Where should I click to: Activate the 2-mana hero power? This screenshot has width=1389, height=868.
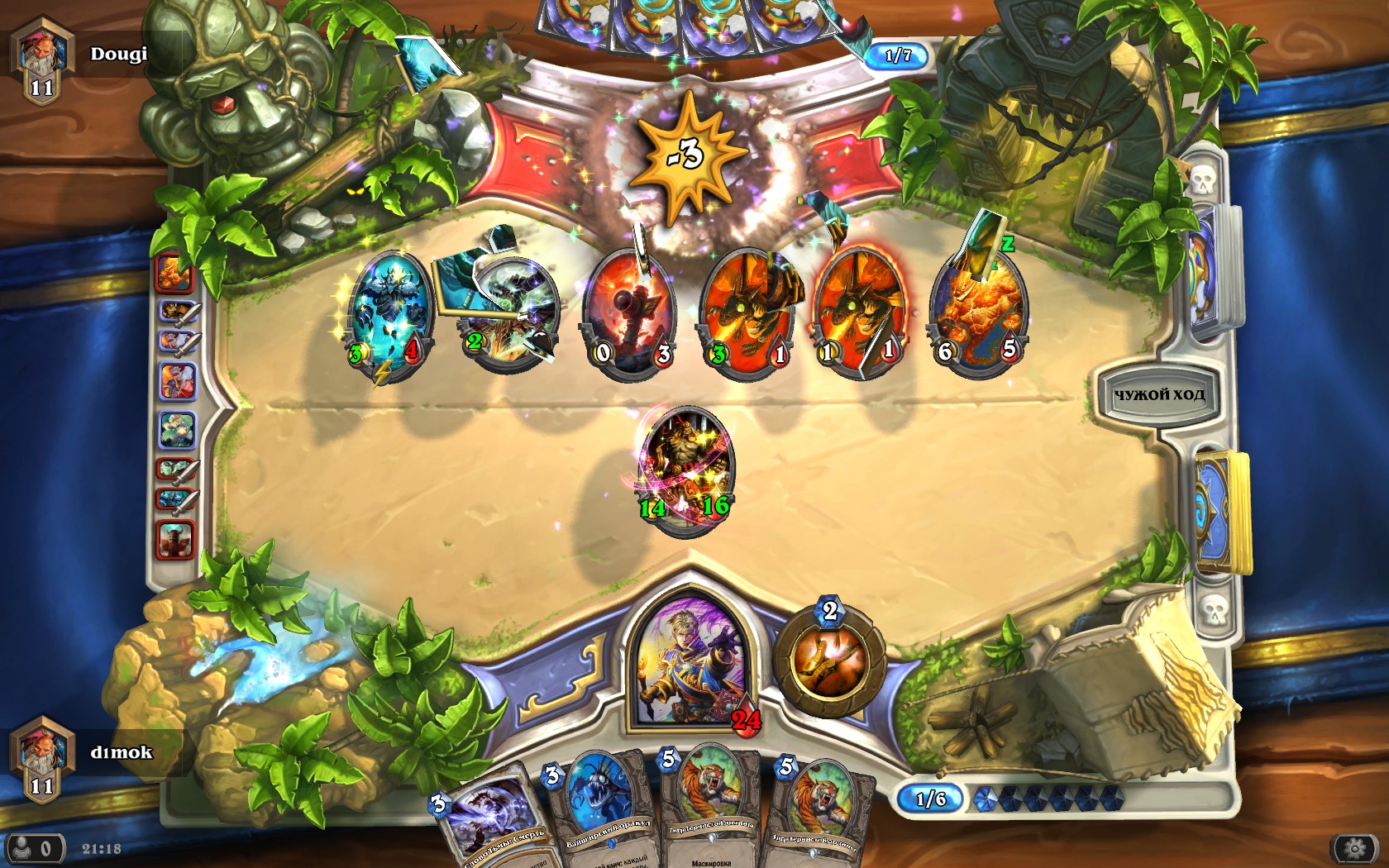(828, 662)
